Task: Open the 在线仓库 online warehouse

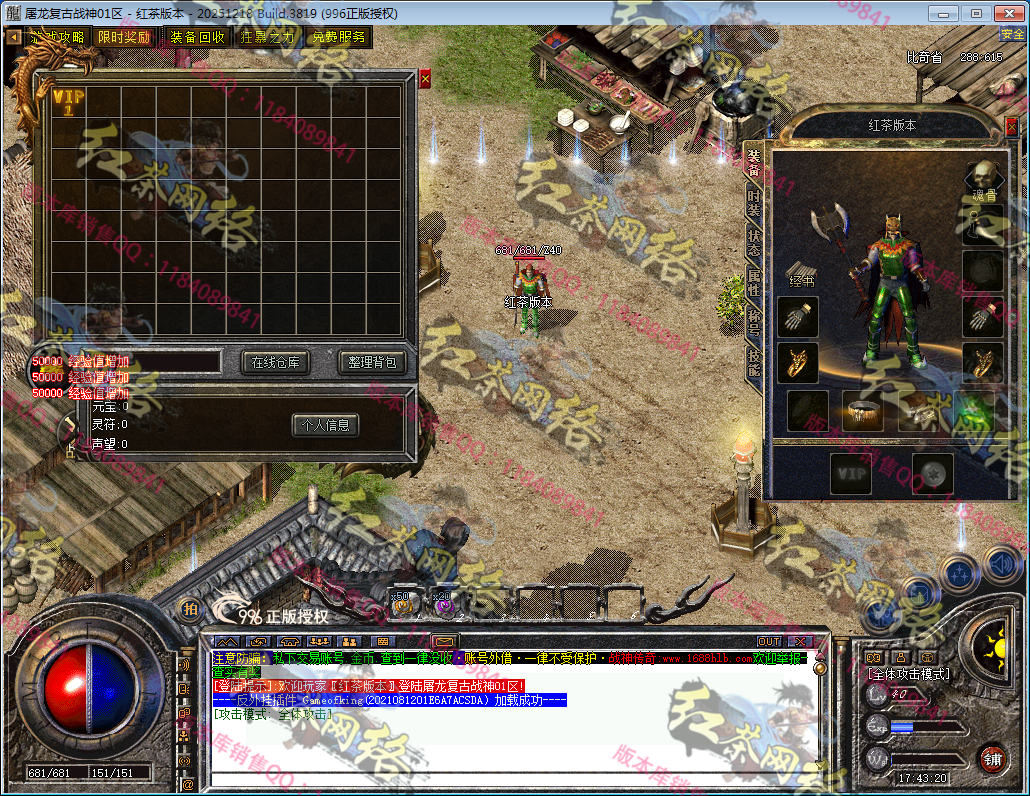Action: click(276, 362)
